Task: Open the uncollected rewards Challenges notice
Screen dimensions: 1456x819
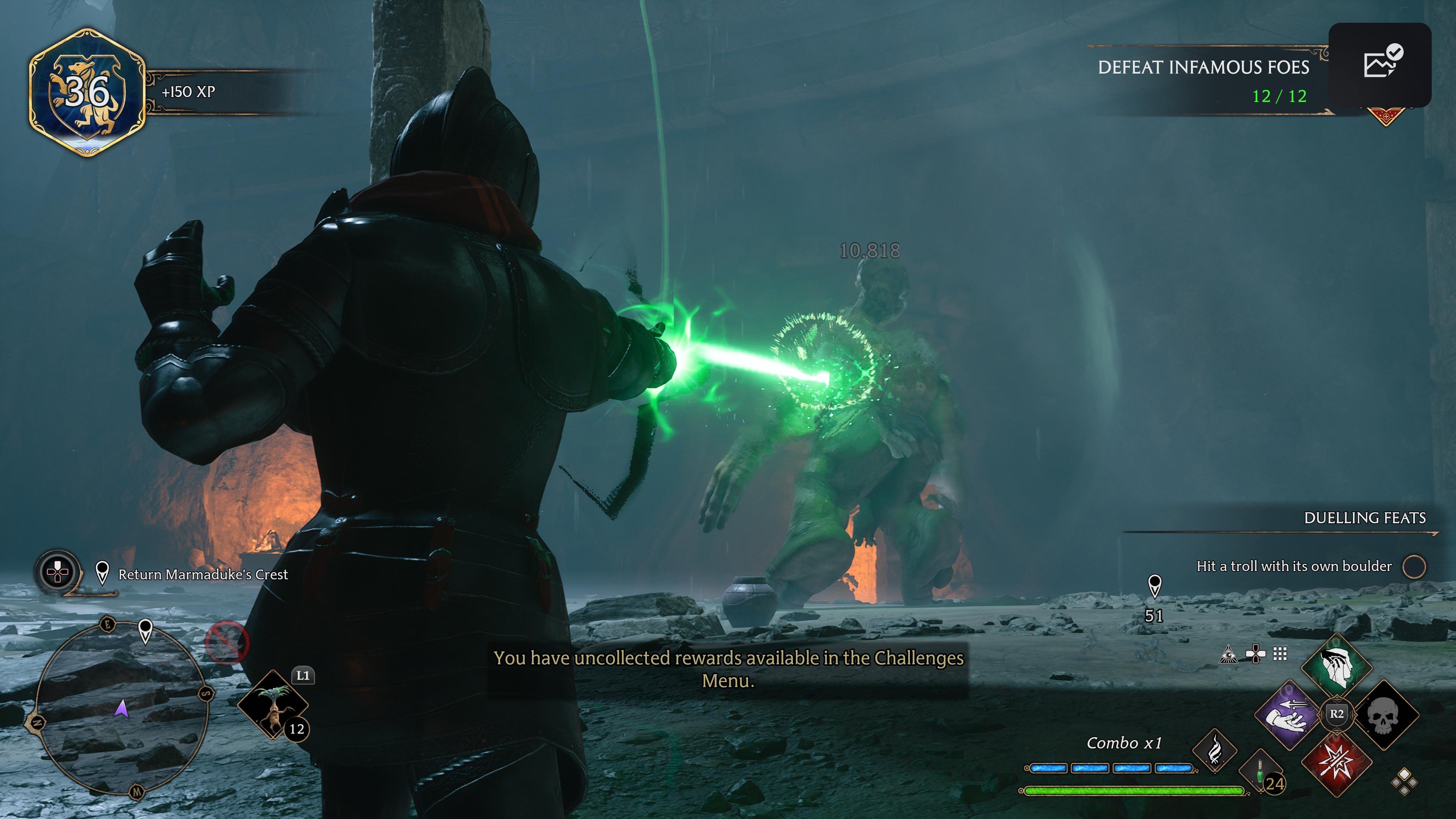Action: coord(728,669)
